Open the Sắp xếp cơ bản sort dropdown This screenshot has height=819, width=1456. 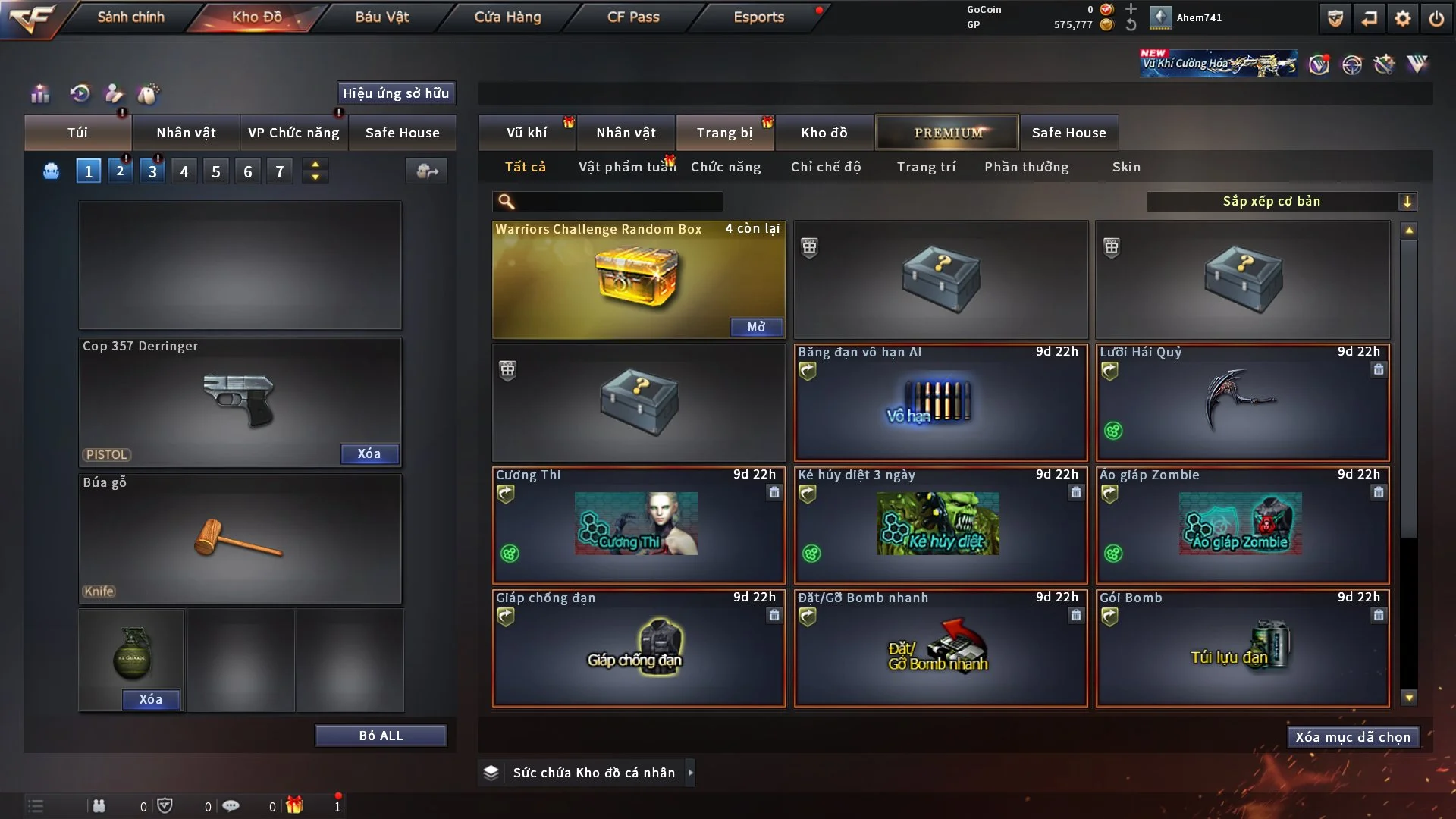[1281, 201]
